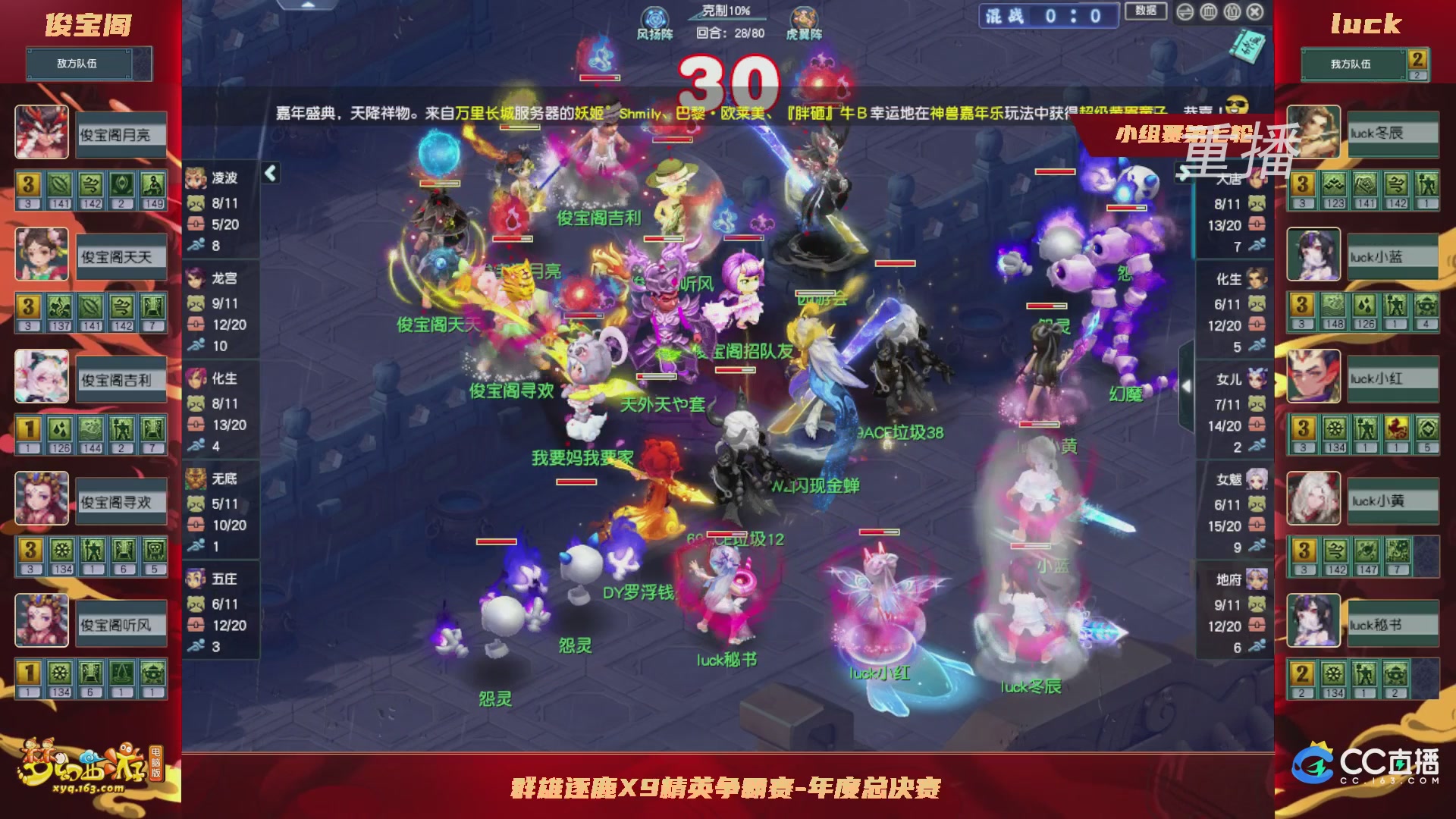Screen dimensions: 1456x819
Task: Select the swap-arrows circular icon top right
Action: click(x=1185, y=12)
